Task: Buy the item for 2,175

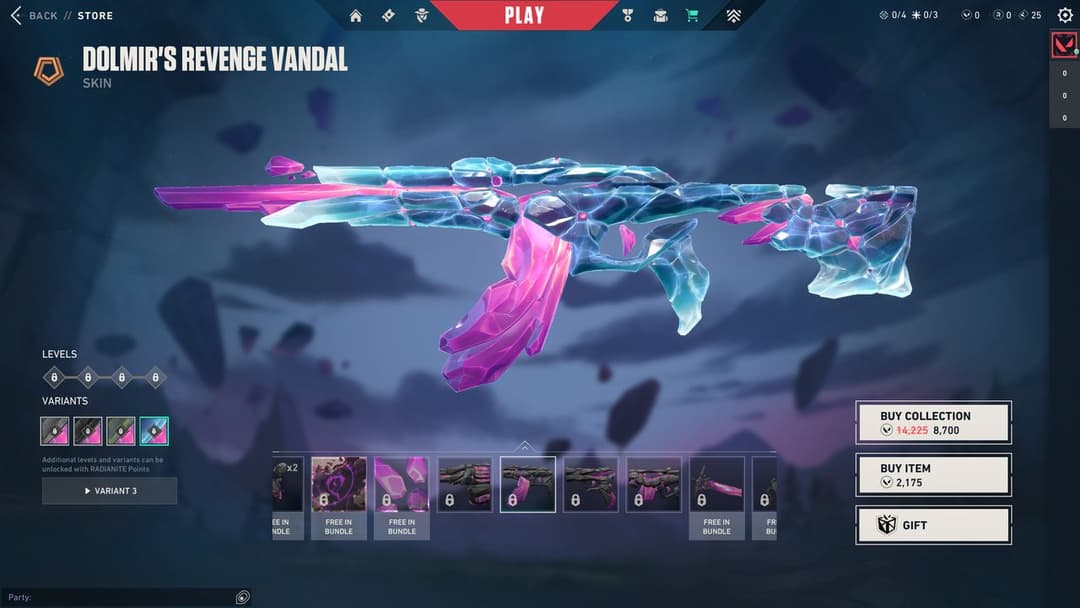Action: click(933, 475)
